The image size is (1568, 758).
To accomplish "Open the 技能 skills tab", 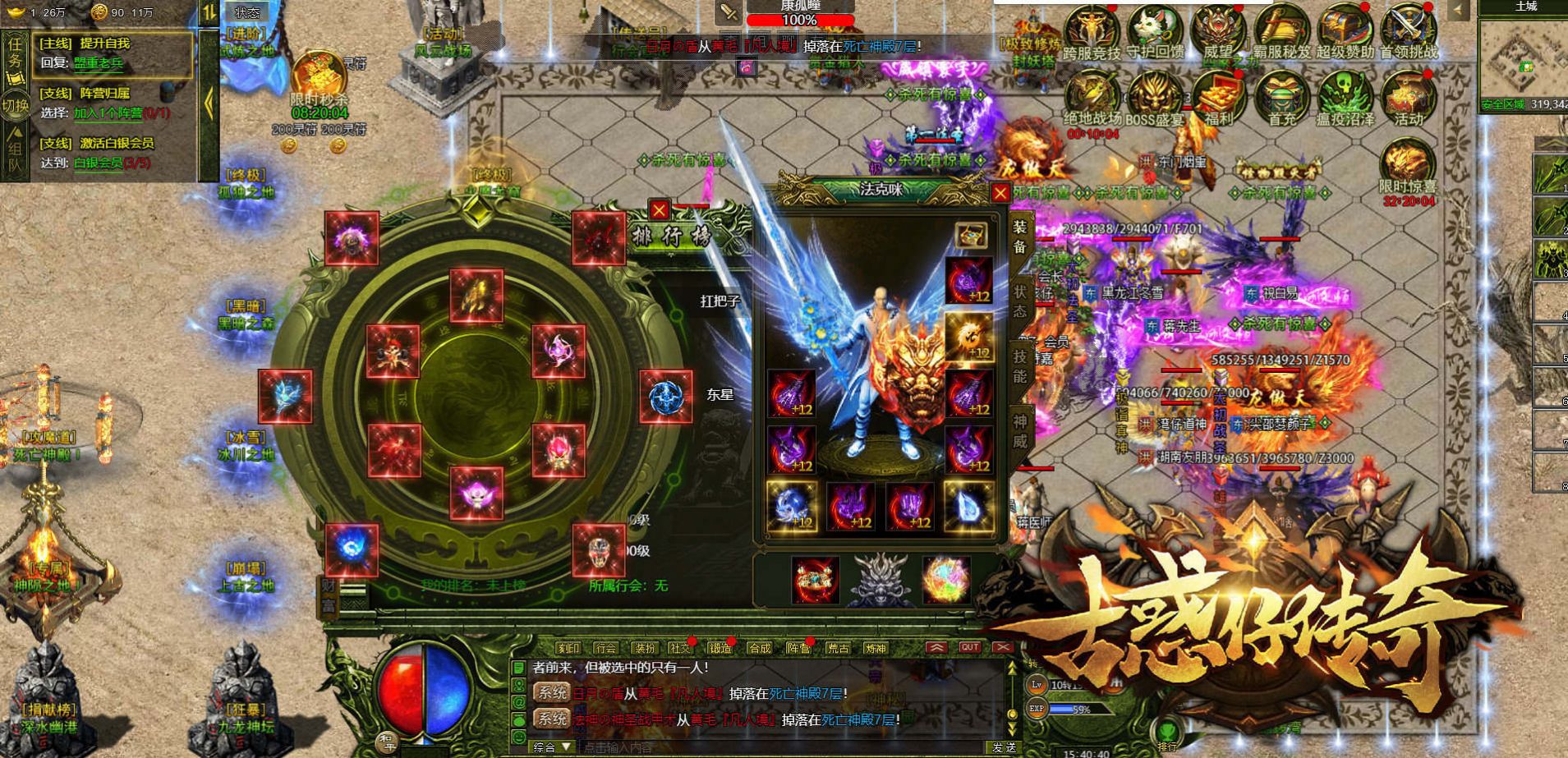I will coord(1019,366).
